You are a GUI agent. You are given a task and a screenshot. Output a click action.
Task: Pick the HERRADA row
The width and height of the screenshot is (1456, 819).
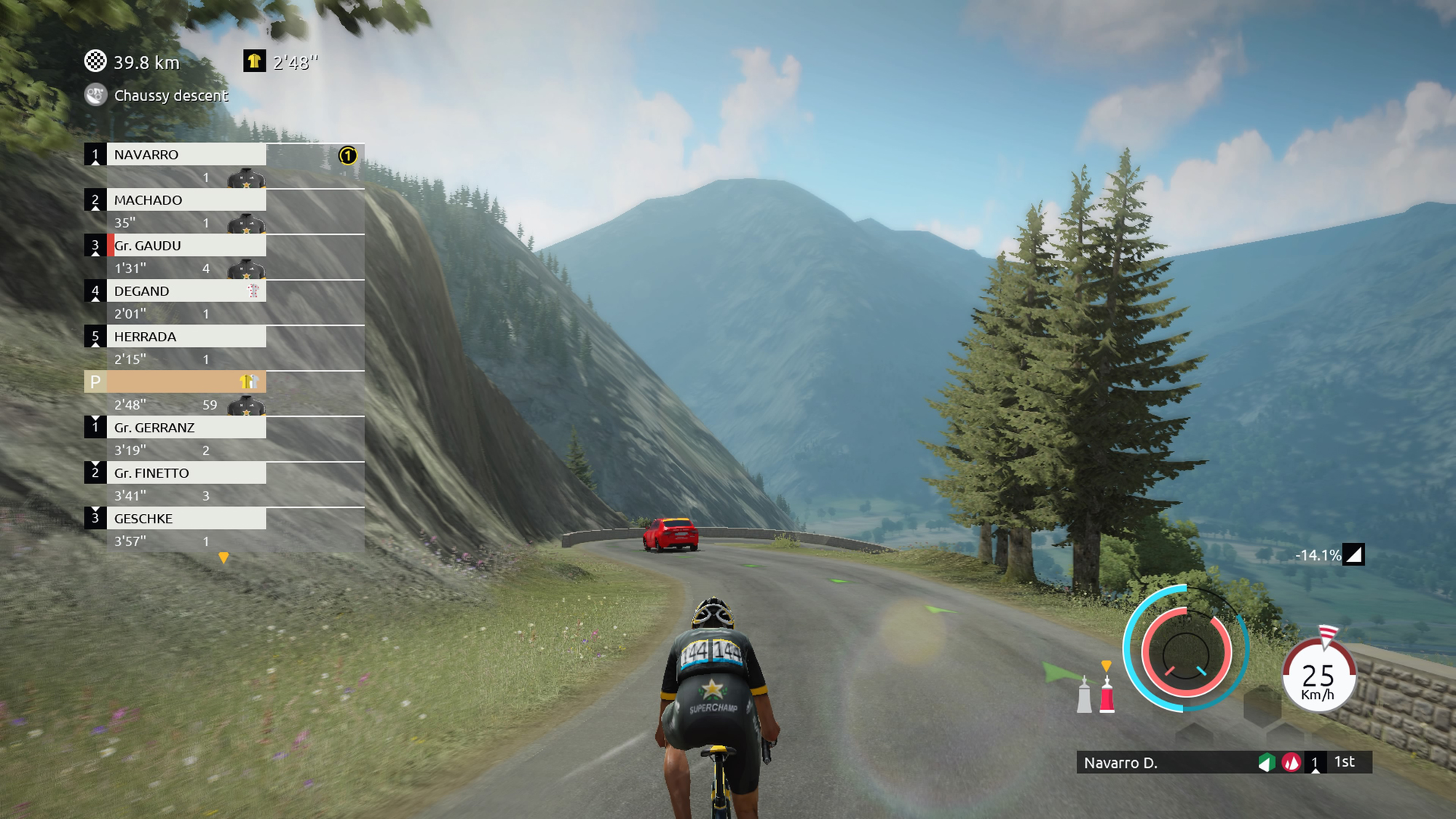(186, 336)
